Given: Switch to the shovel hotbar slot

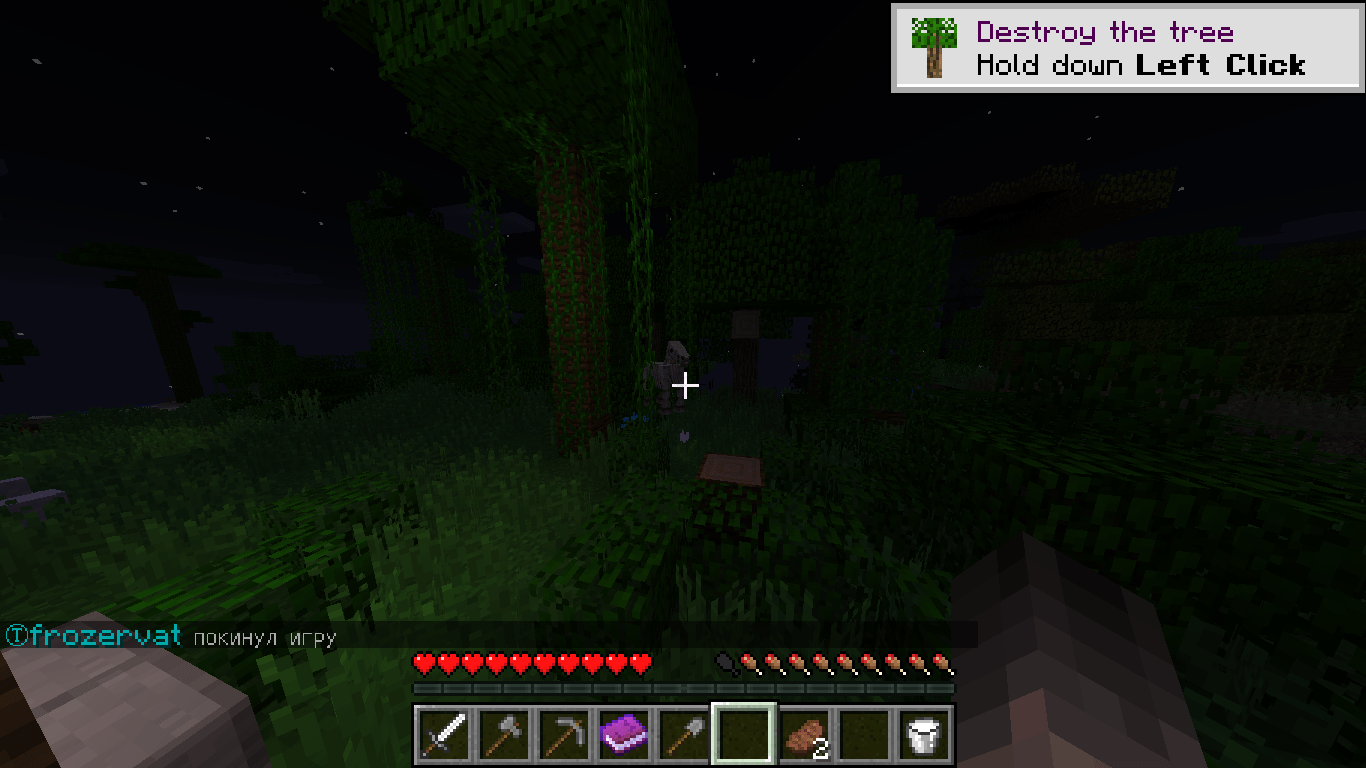Looking at the screenshot, I should point(684,735).
